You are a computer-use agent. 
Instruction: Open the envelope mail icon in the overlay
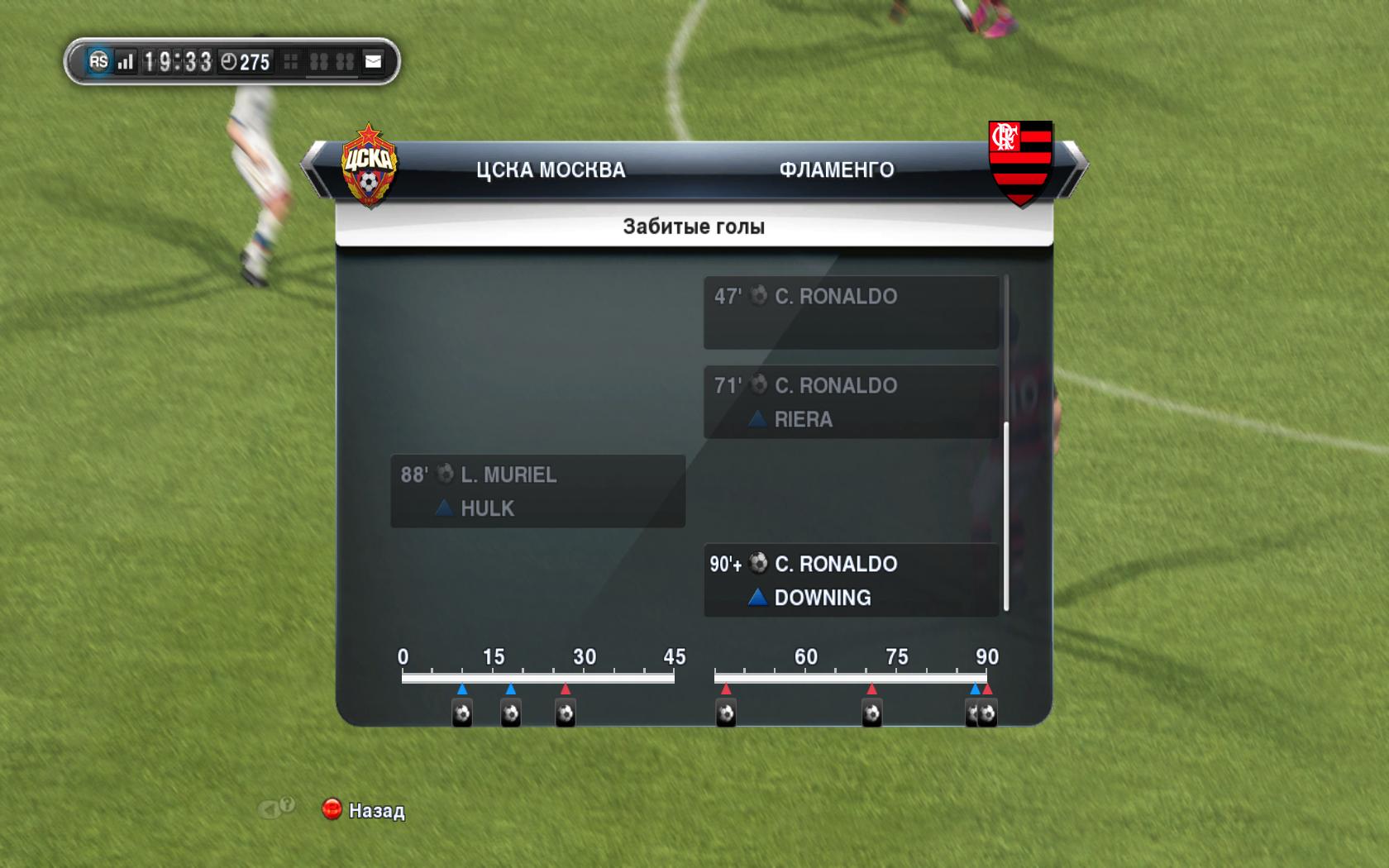(x=374, y=61)
